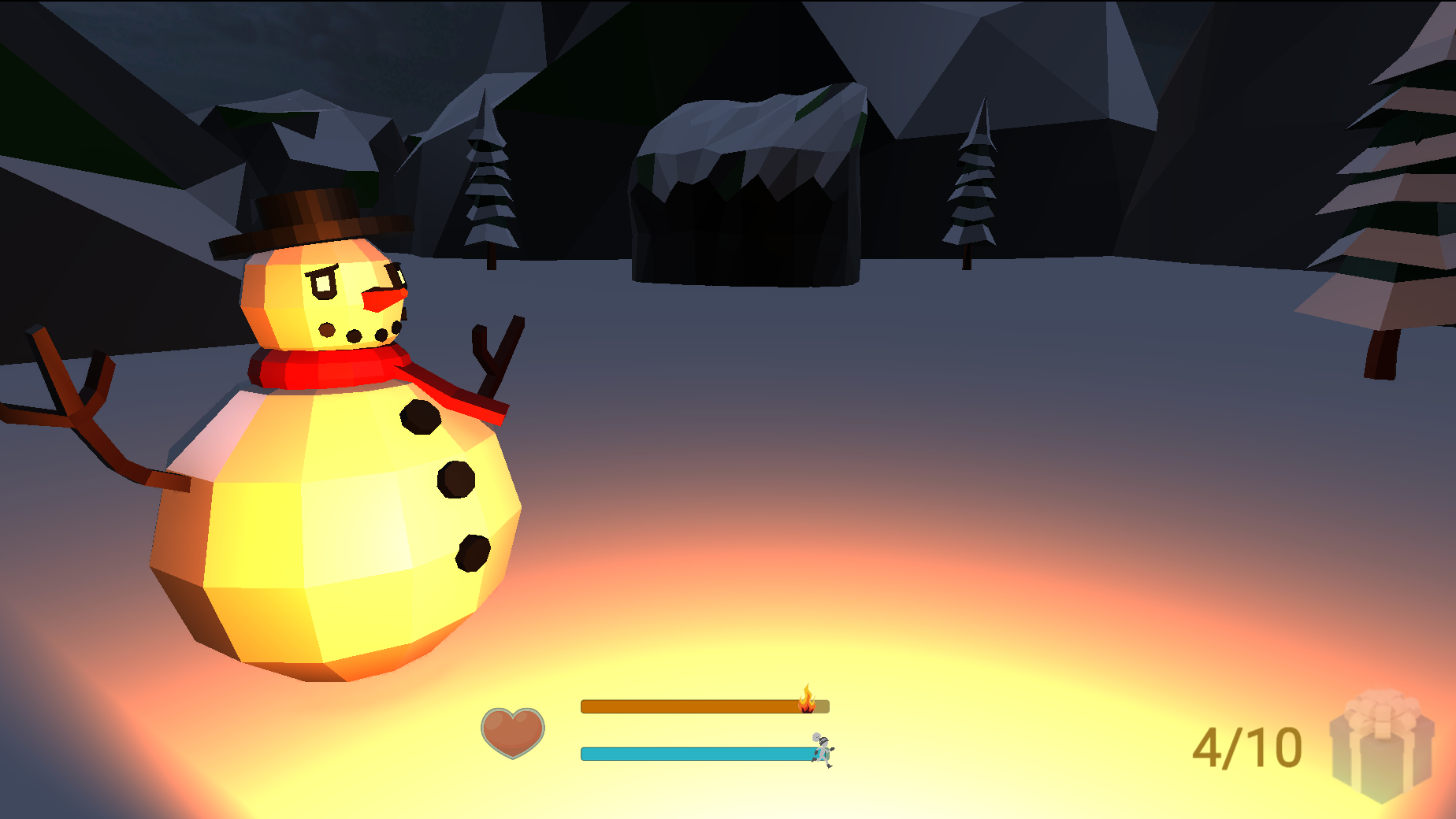Click the heart health icon

[513, 734]
